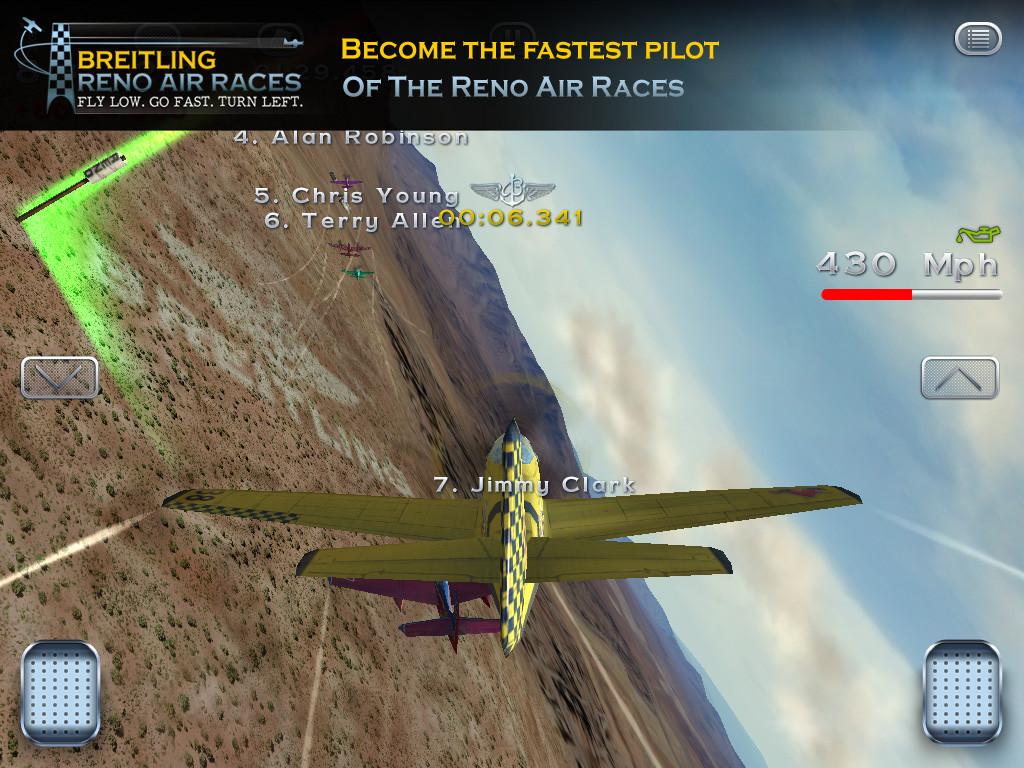
Task: Tap the bottom-left dotted control pad
Action: 60,693
